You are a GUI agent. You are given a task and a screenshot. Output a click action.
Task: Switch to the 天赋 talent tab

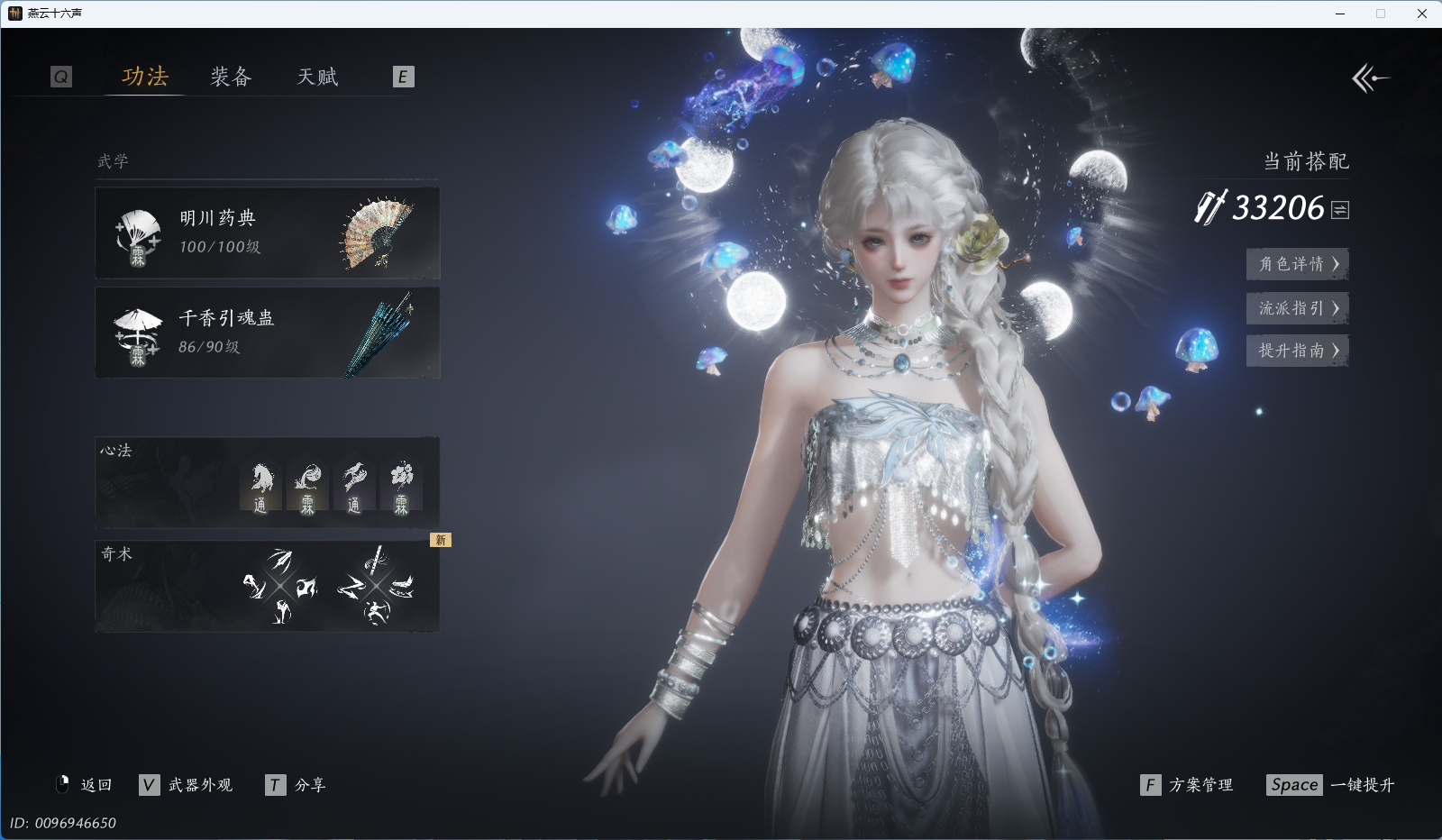click(x=317, y=77)
